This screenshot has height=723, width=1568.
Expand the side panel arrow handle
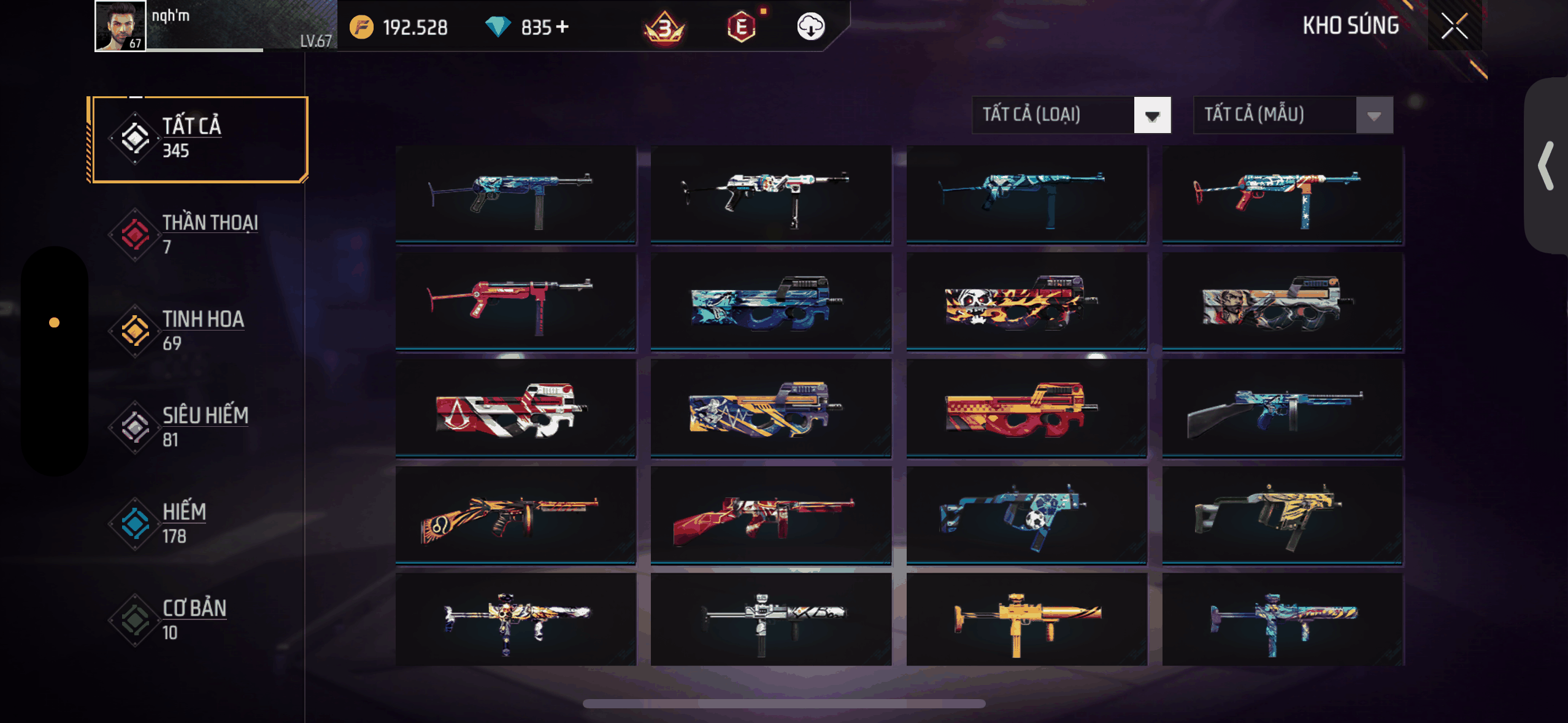click(x=1547, y=166)
